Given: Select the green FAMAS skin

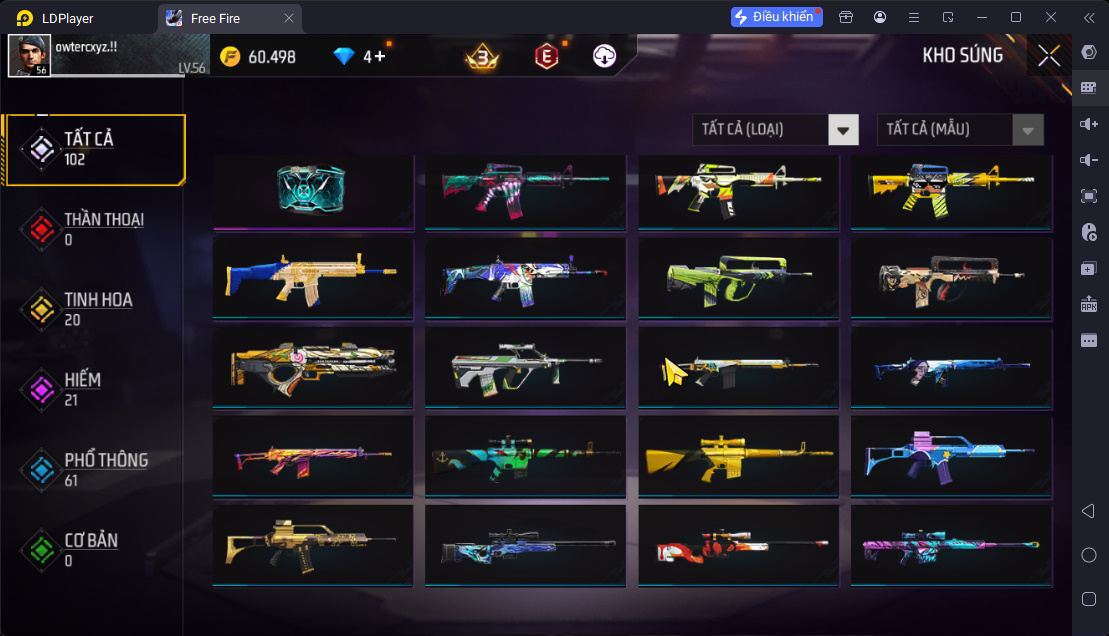Looking at the screenshot, I should (739, 276).
